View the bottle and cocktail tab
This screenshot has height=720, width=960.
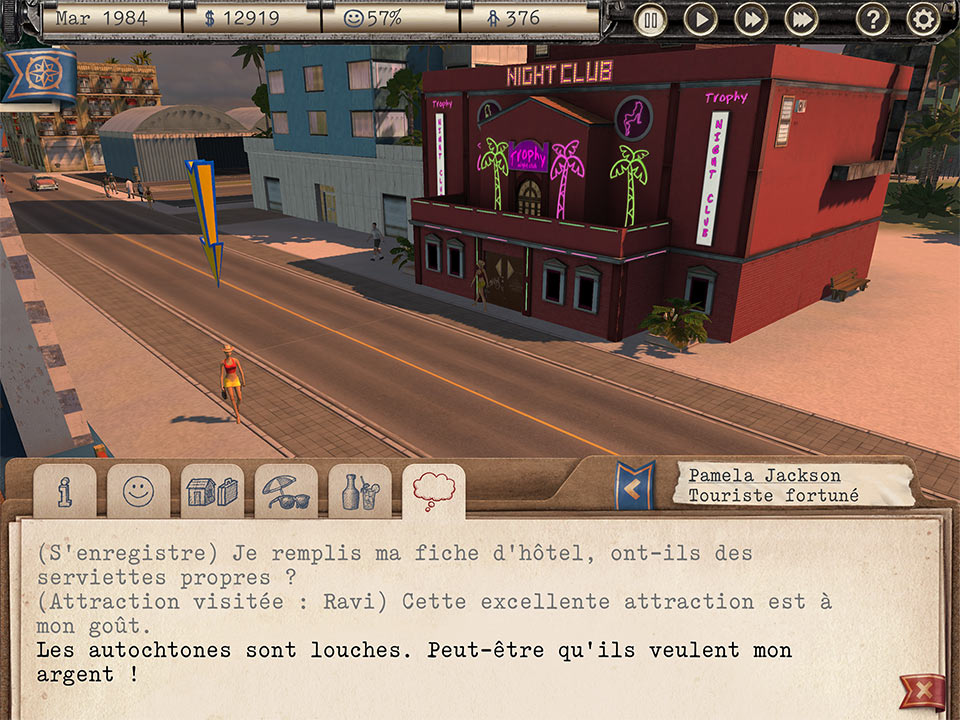(360, 491)
